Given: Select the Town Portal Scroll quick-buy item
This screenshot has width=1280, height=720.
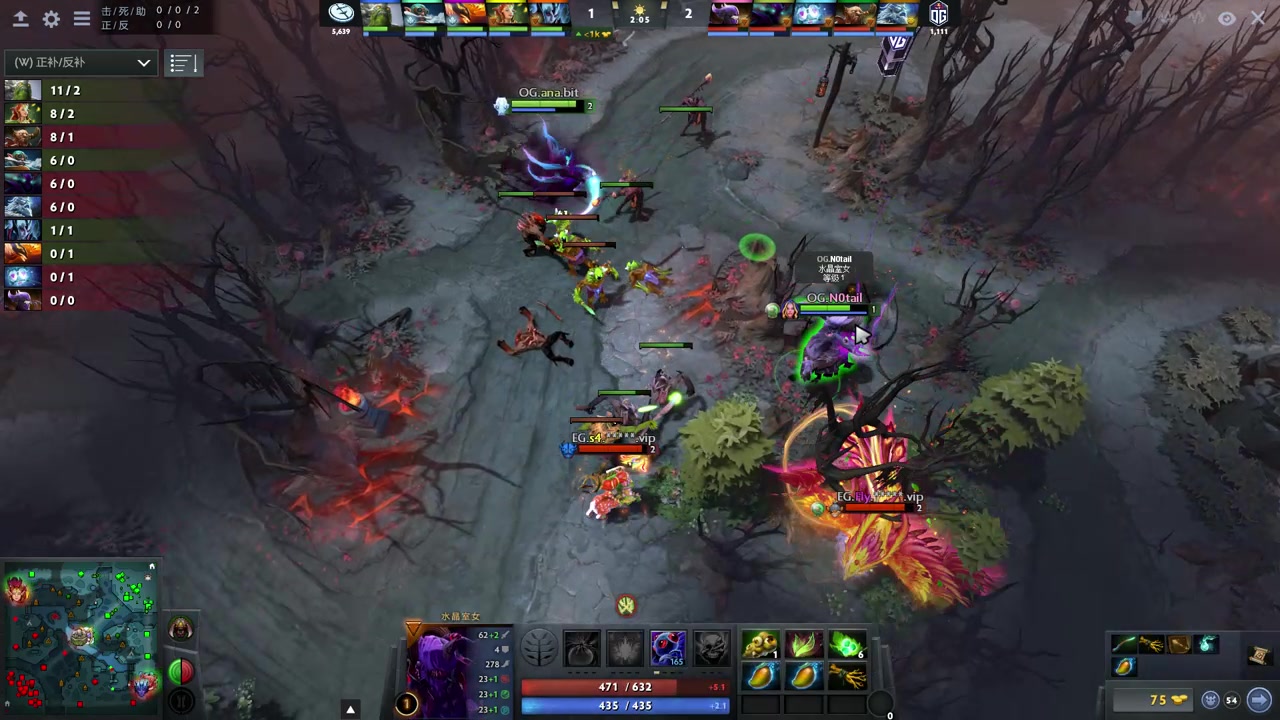Looking at the screenshot, I should pos(1259,655).
